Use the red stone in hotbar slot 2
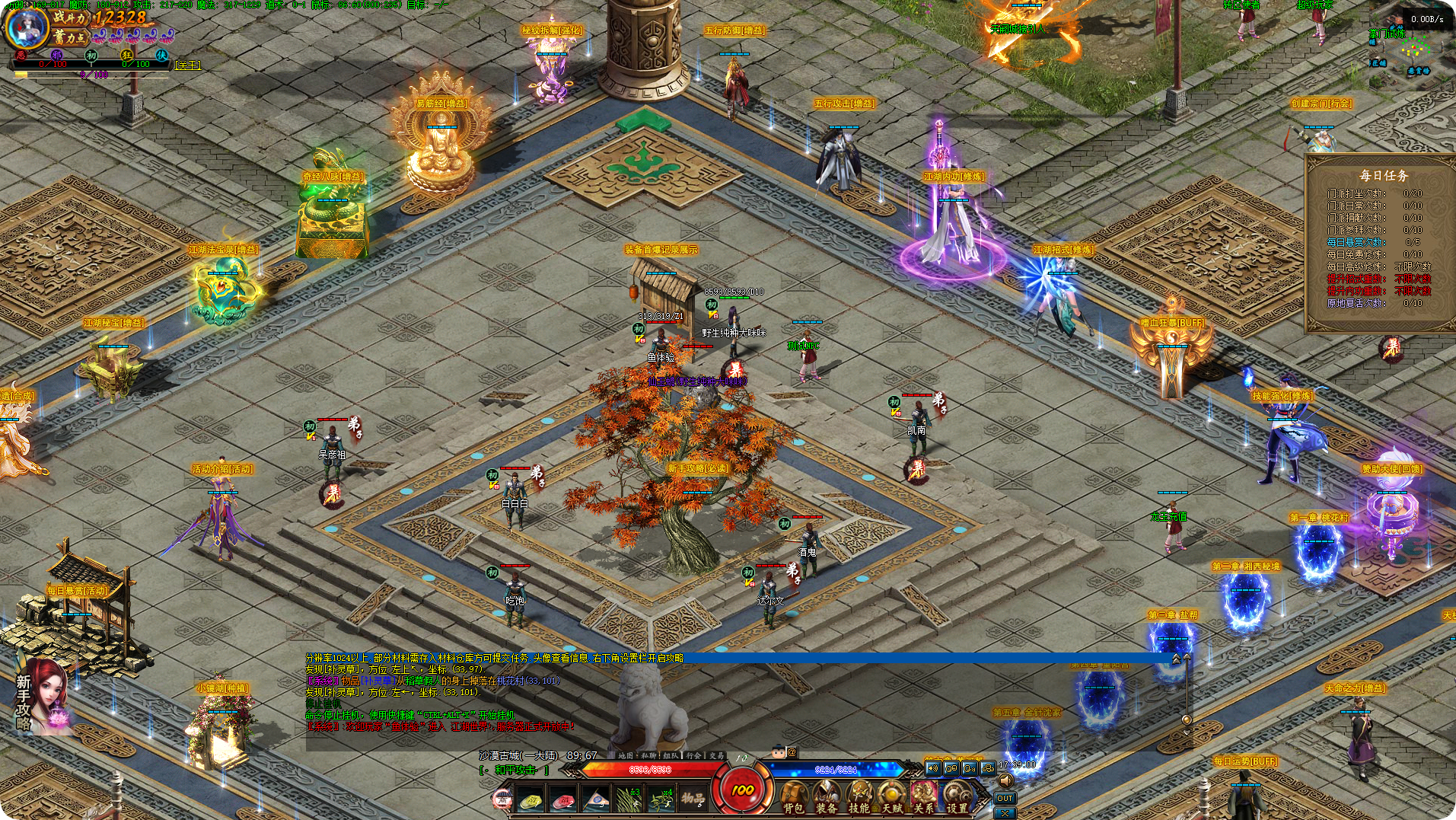 (x=562, y=800)
